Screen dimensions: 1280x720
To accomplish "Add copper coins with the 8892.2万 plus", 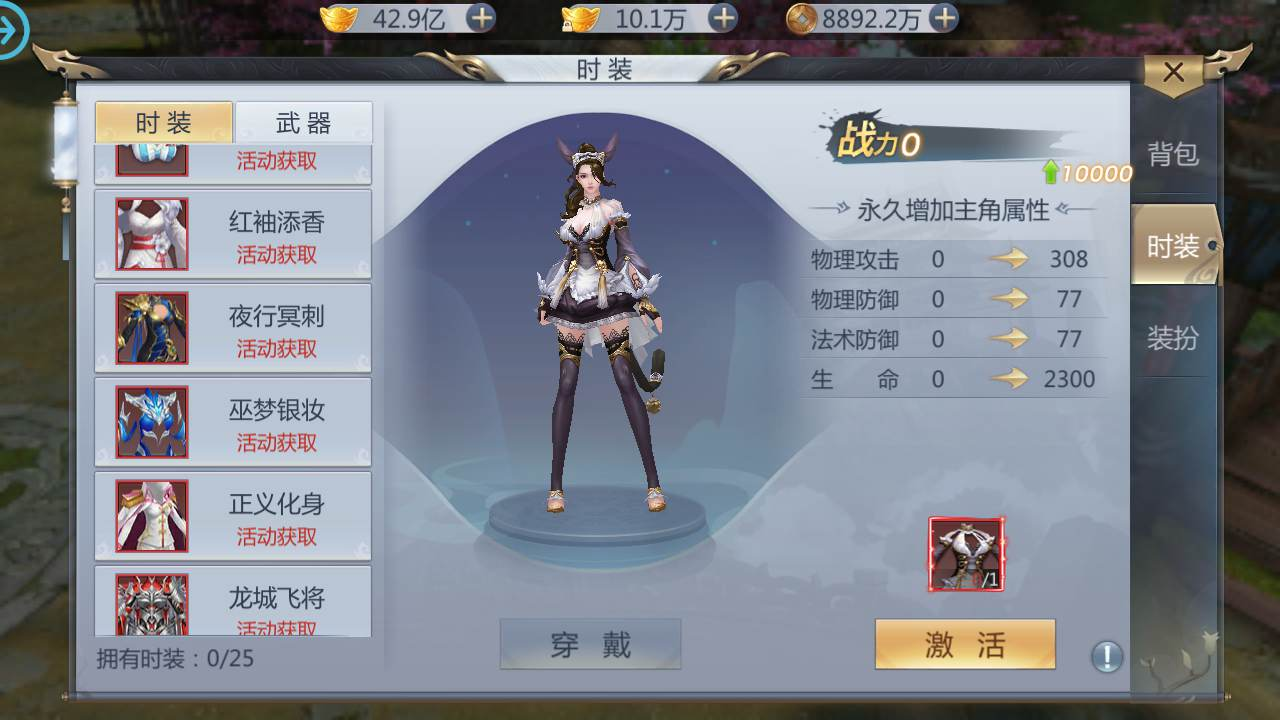I will [943, 17].
